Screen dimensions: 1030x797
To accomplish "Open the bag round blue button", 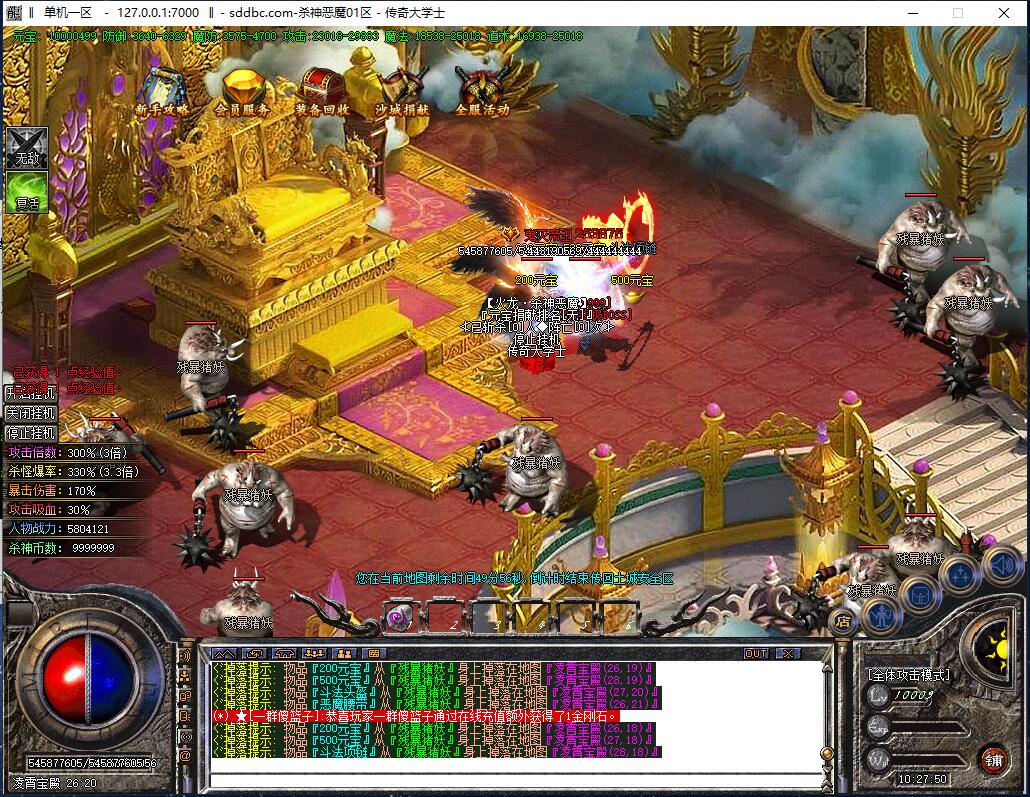I will click(x=919, y=594).
